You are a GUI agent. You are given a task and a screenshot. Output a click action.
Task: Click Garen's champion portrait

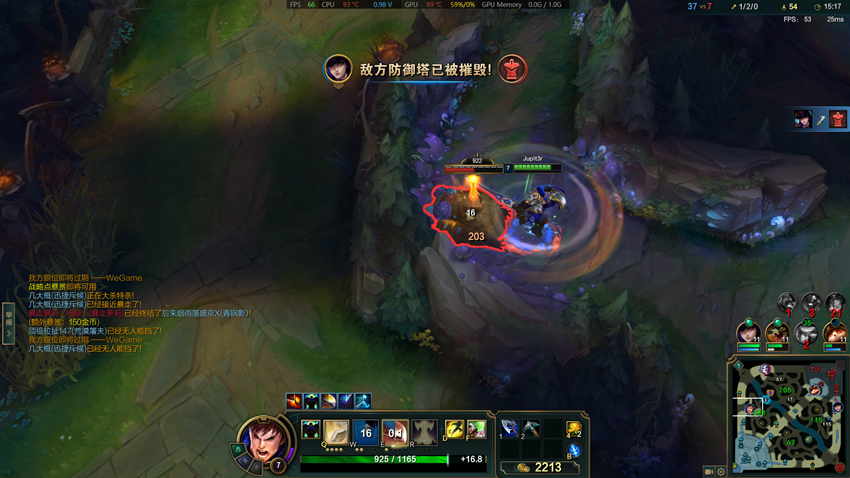pyautogui.click(x=262, y=441)
